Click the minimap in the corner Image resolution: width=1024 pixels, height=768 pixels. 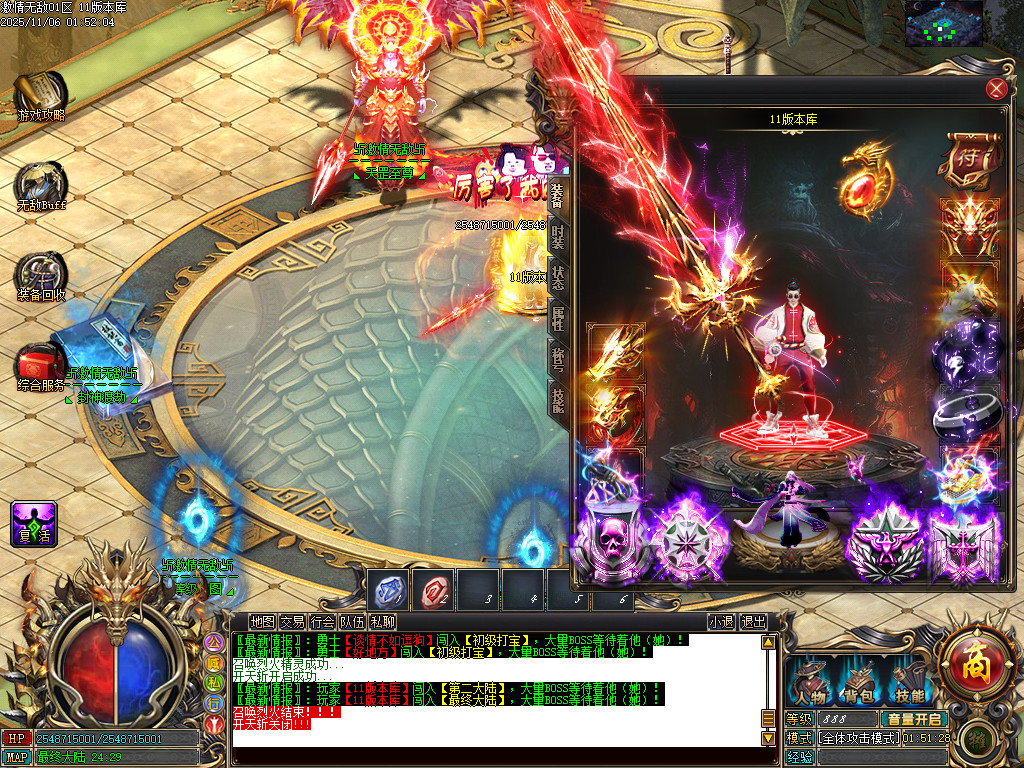coord(943,24)
